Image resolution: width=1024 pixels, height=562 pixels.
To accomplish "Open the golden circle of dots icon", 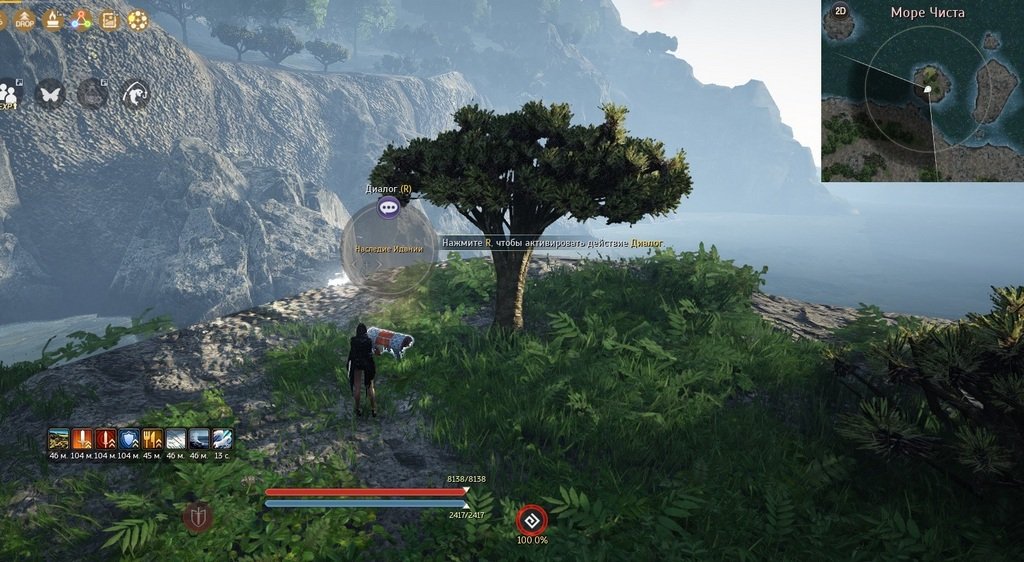I will pyautogui.click(x=137, y=19).
